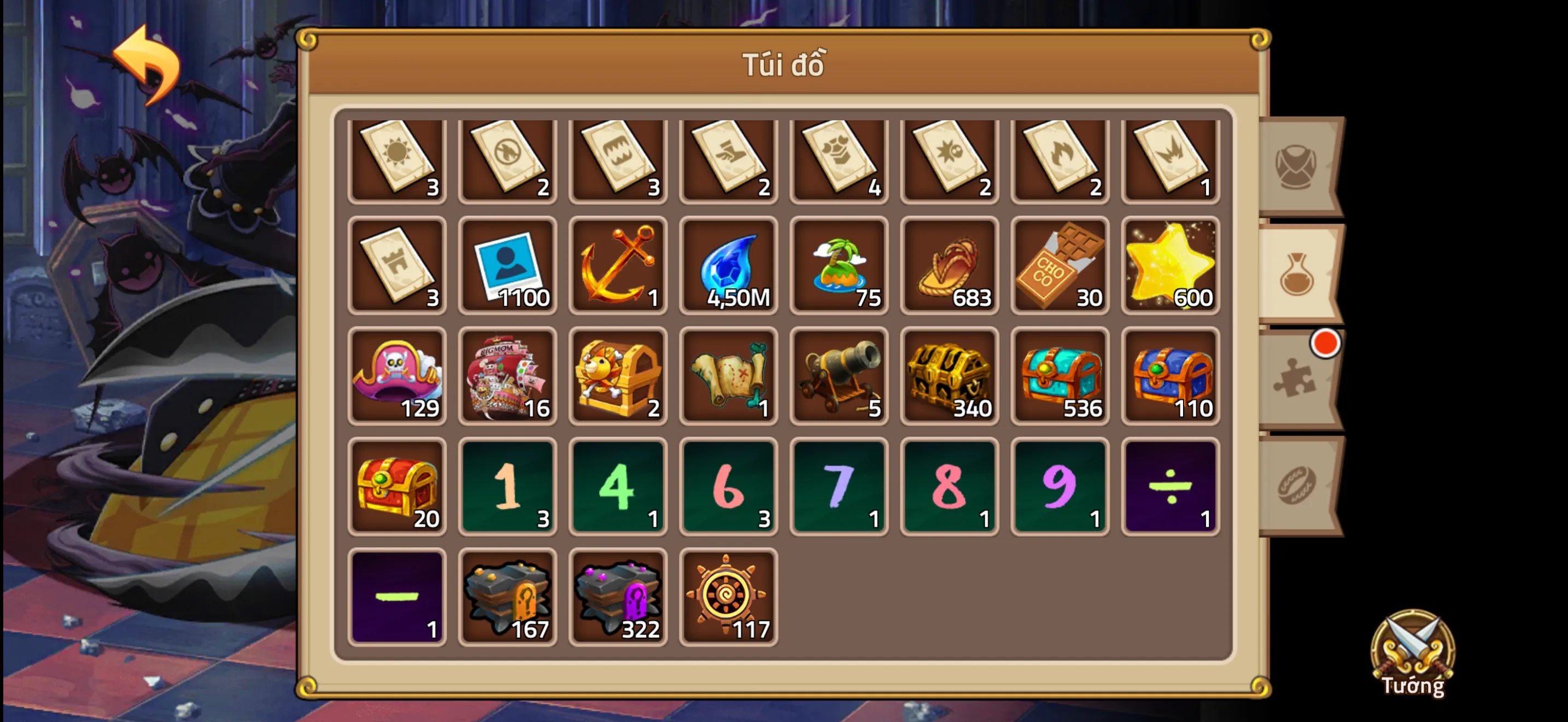1568x722 pixels.
Task: Open the golden chest item showing 340
Action: [x=950, y=376]
